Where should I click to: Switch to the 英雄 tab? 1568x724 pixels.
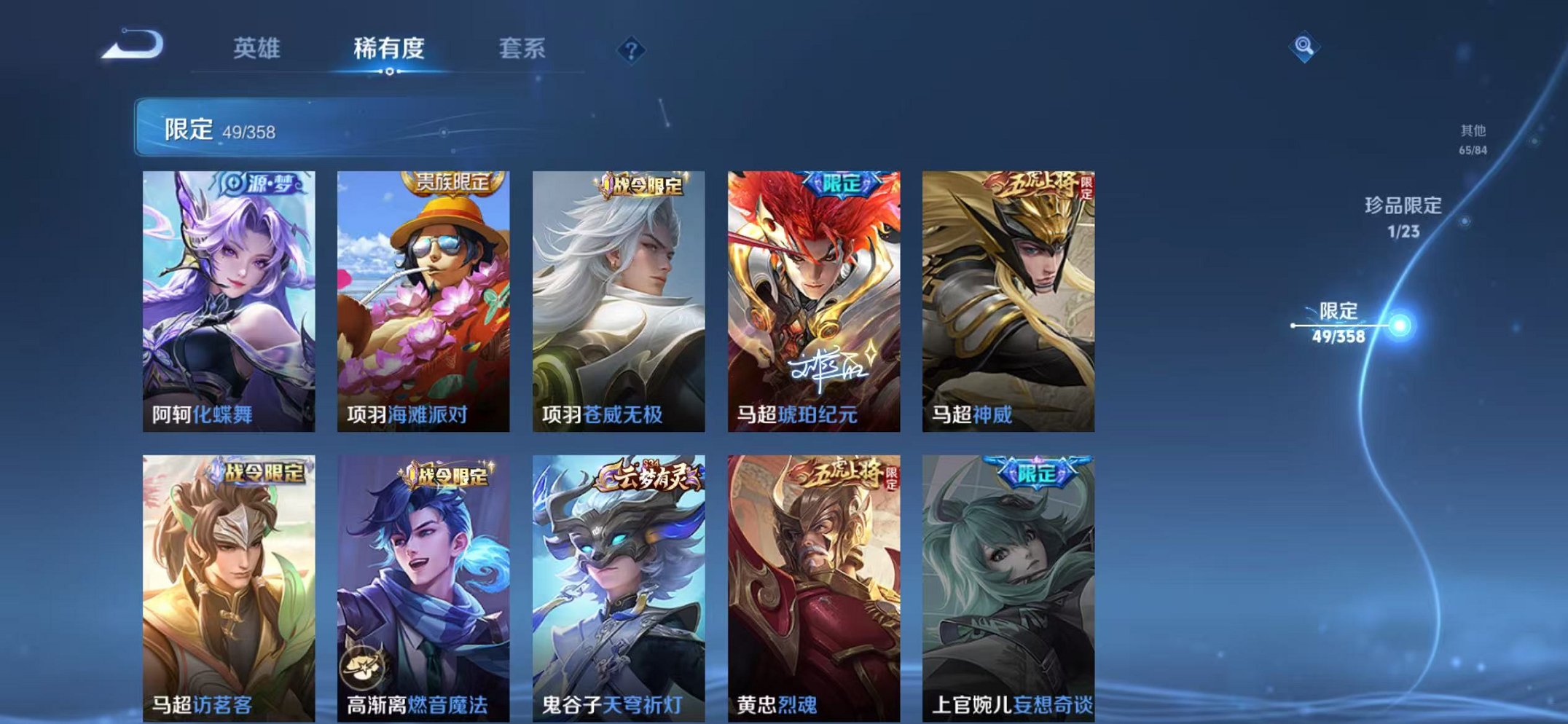[x=255, y=48]
